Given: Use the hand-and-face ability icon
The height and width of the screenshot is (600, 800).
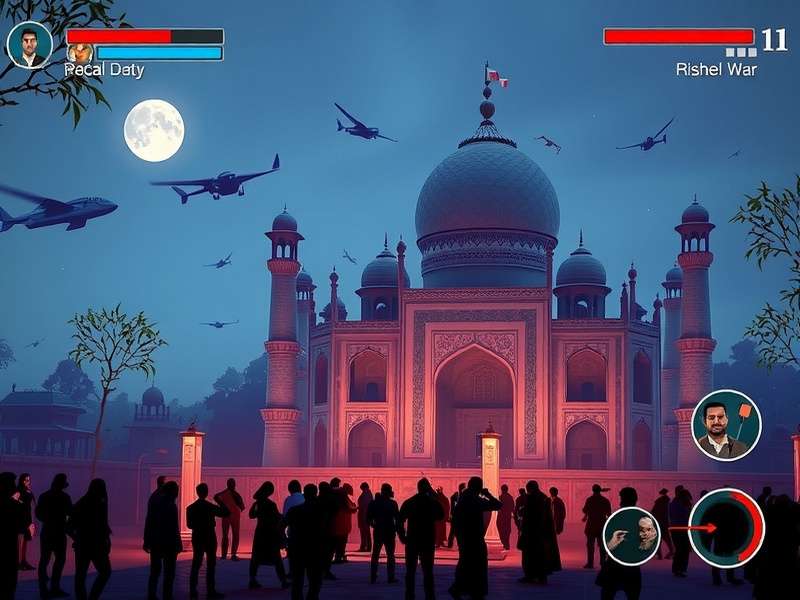Looking at the screenshot, I should (x=632, y=535).
